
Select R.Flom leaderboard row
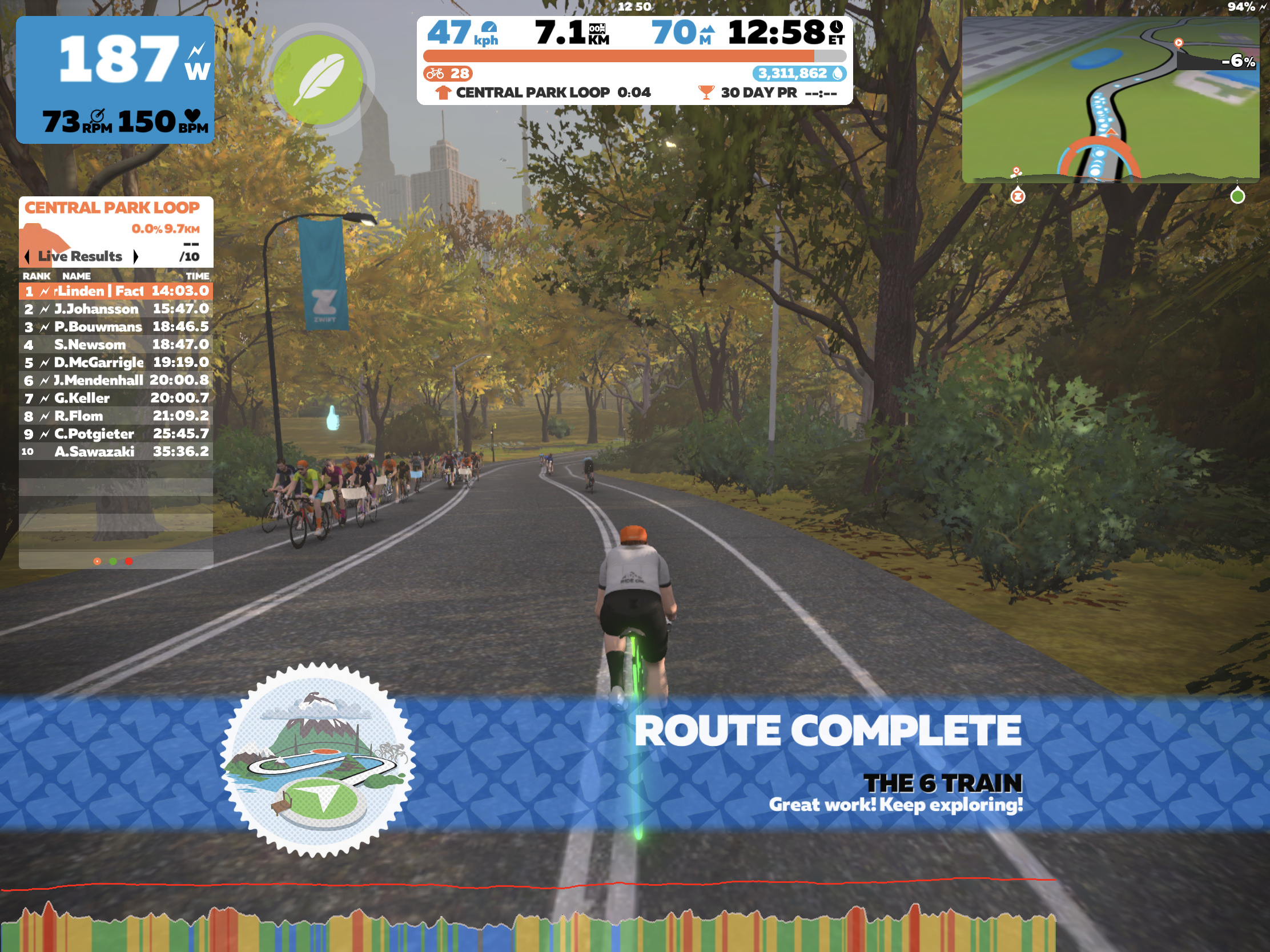click(115, 416)
